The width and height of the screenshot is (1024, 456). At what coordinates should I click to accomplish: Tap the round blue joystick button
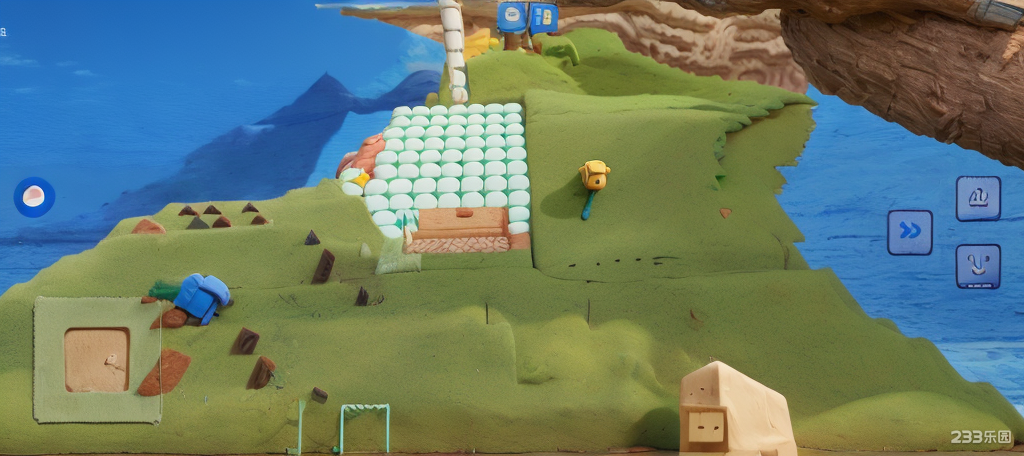click(34, 197)
